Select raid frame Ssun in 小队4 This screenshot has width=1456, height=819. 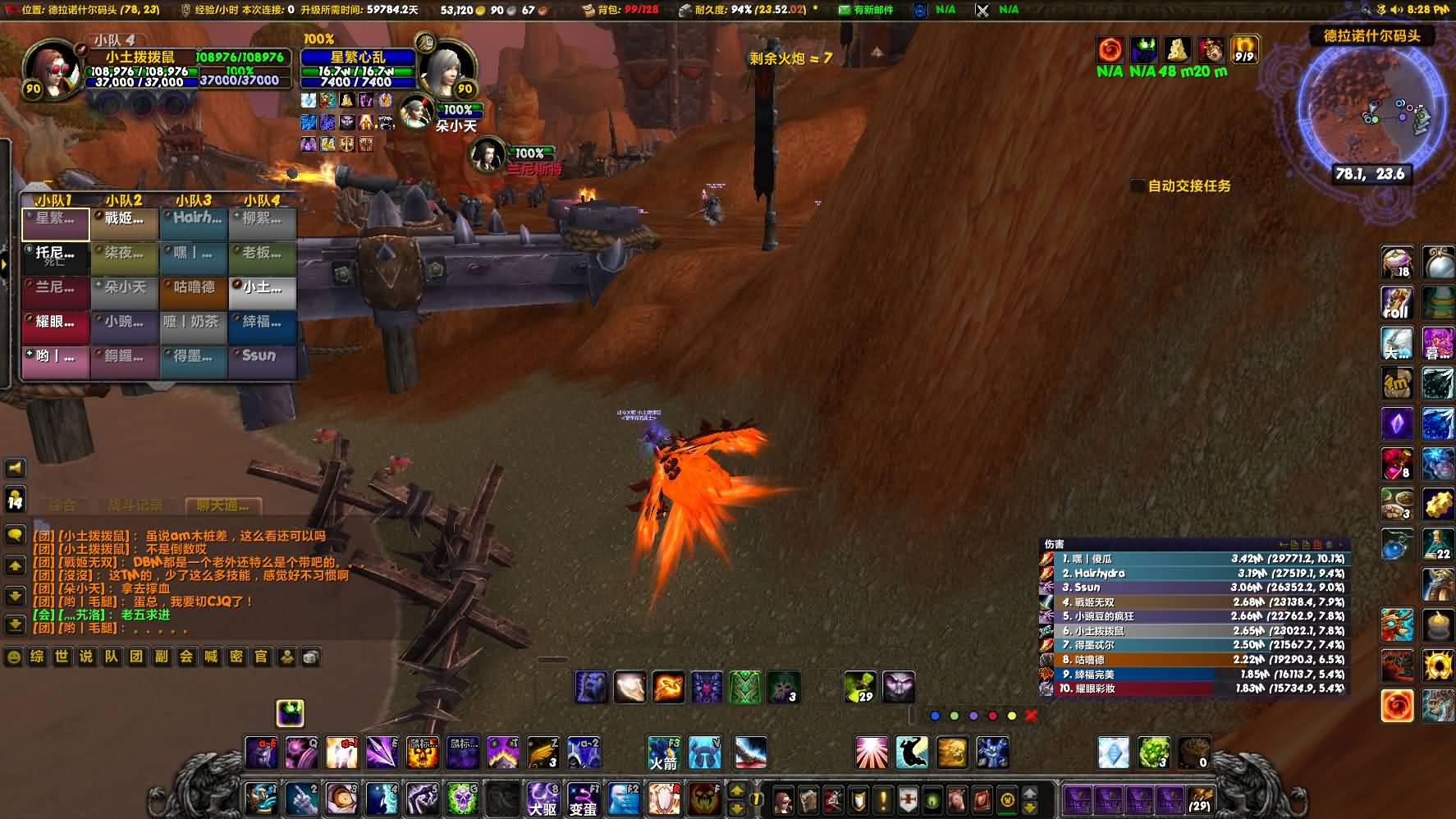click(x=262, y=357)
